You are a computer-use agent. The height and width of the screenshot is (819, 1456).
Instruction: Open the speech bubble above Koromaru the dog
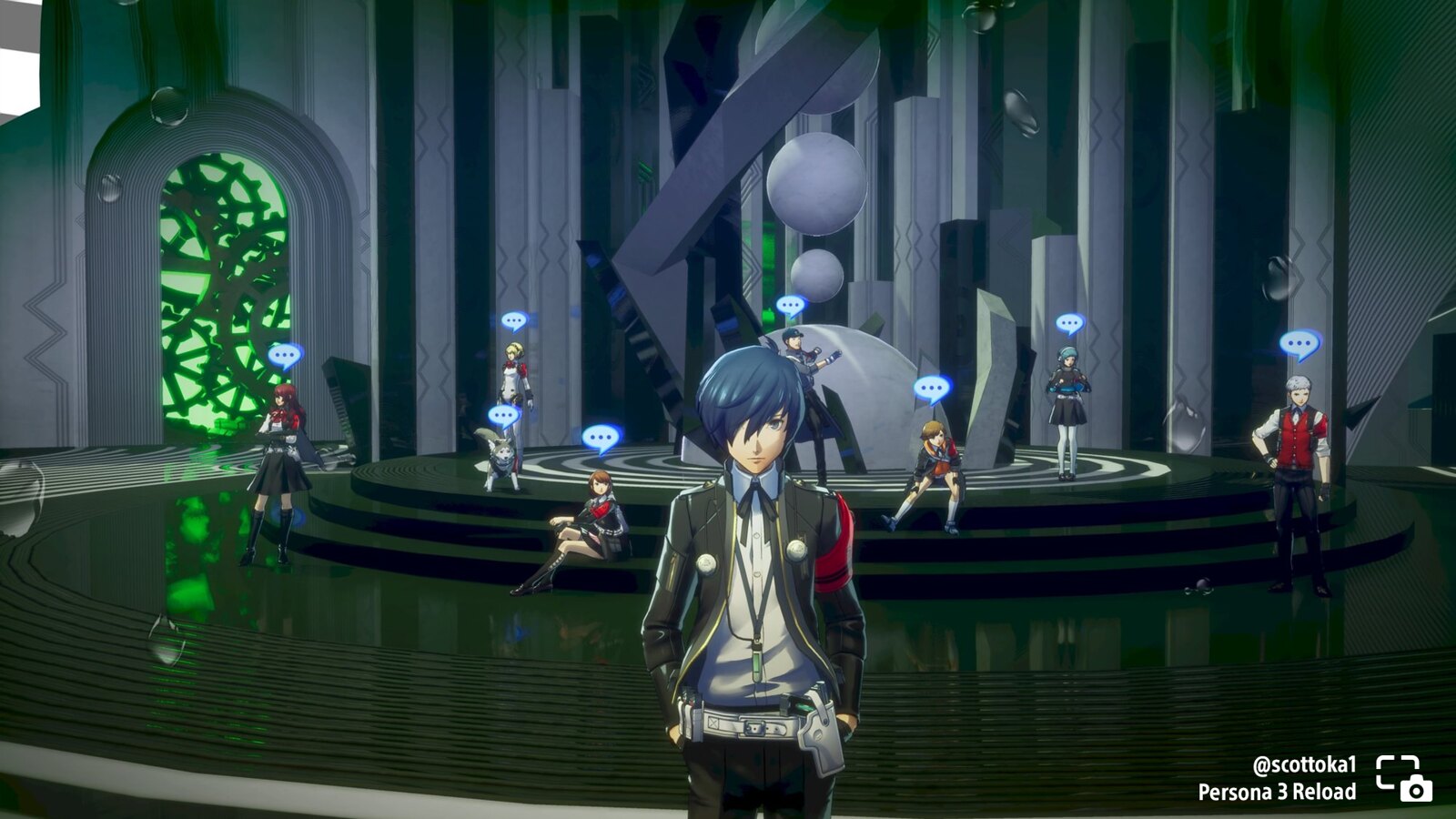(503, 416)
